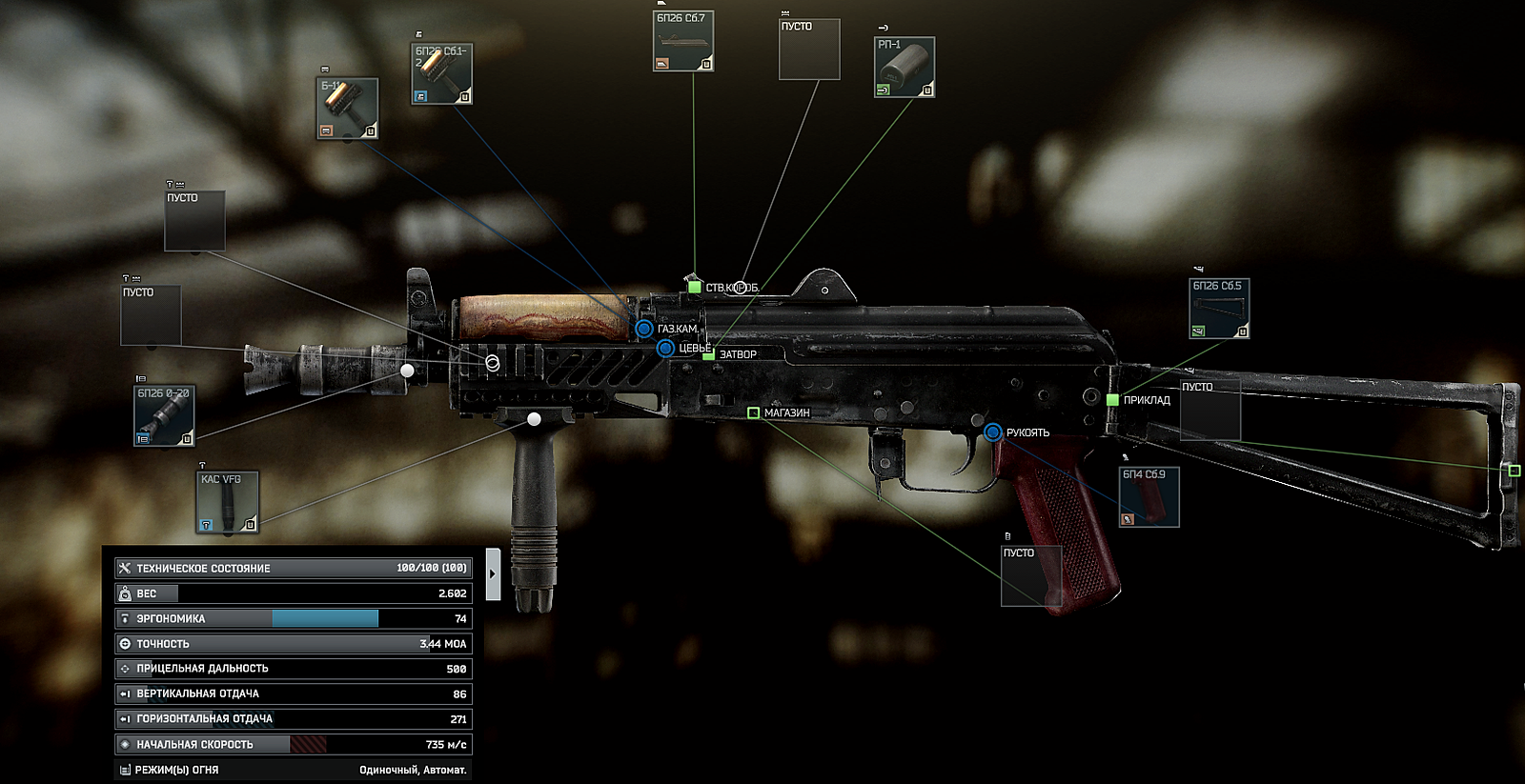Select the ПРИКЛАД slot marker
Image resolution: width=1525 pixels, height=784 pixels.
pos(1112,400)
